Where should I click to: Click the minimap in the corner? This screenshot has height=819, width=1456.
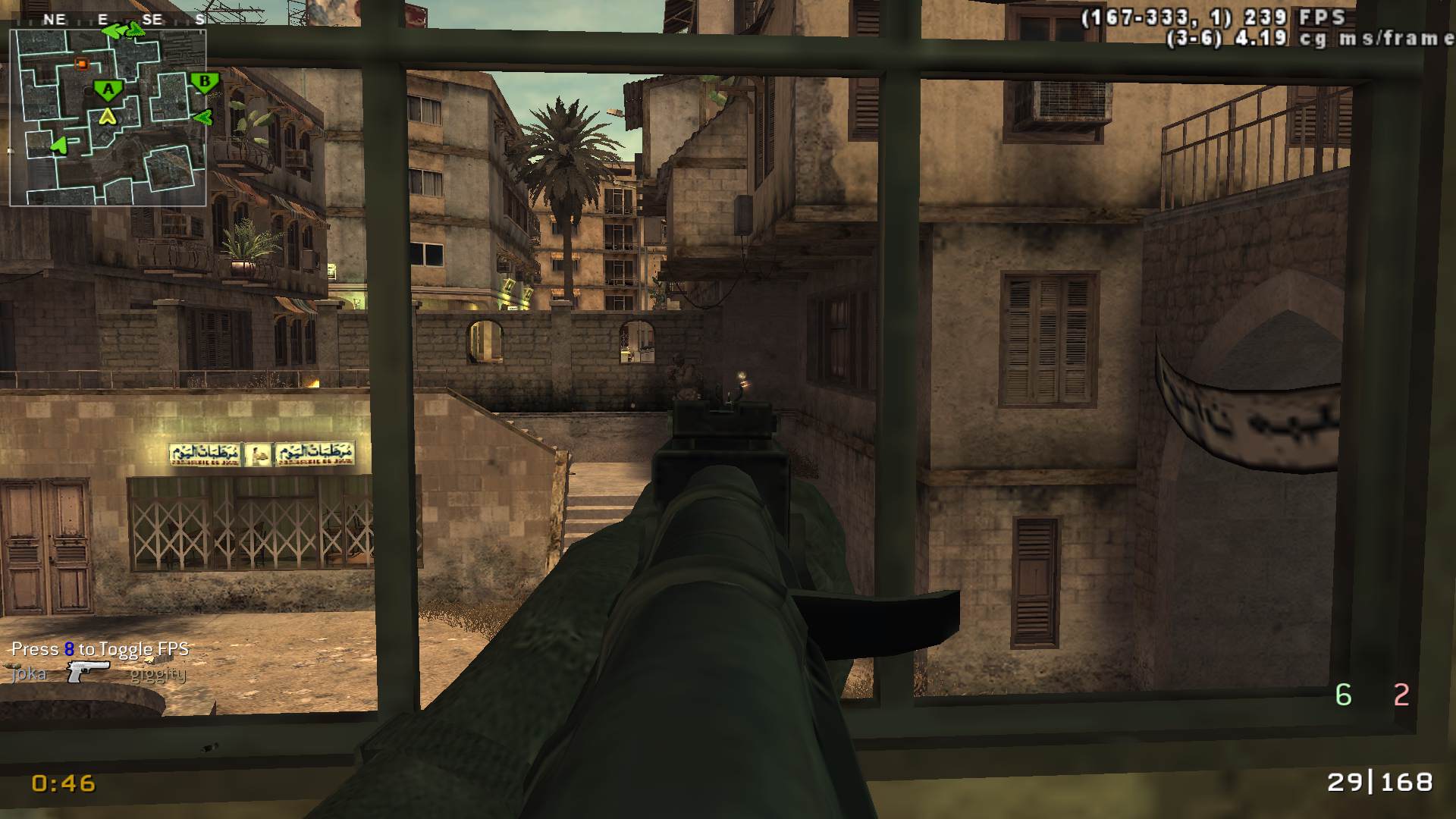(x=108, y=117)
